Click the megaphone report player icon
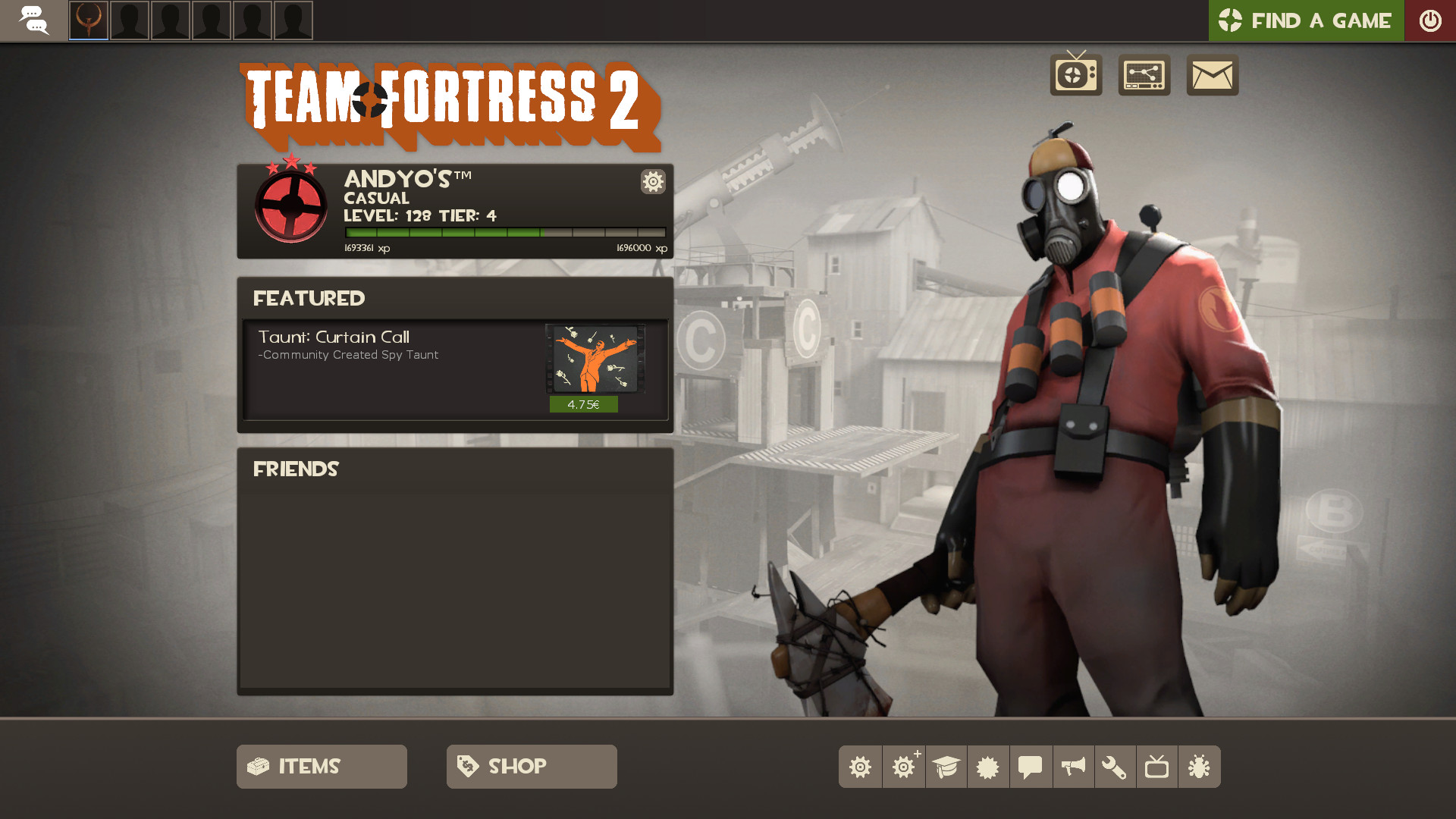 [x=1073, y=767]
